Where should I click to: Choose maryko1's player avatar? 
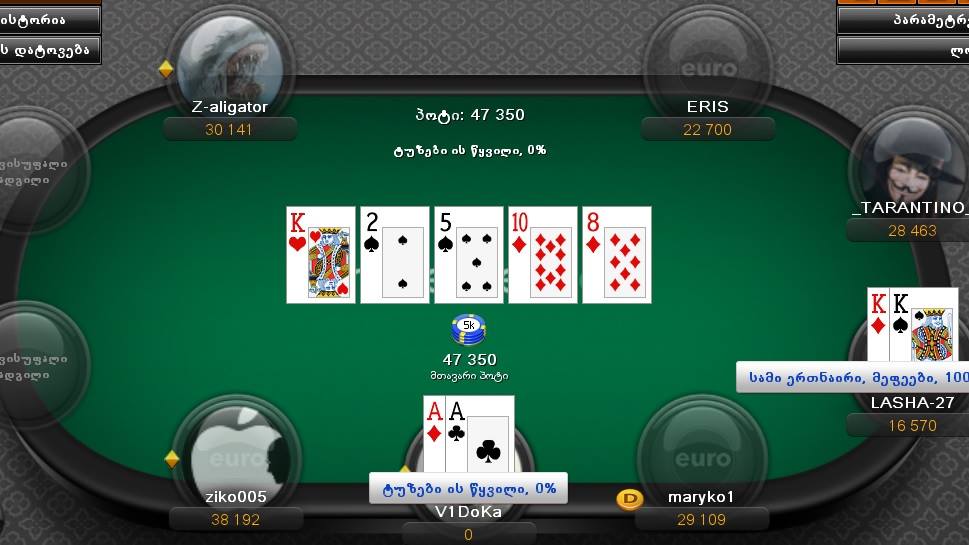(701, 453)
